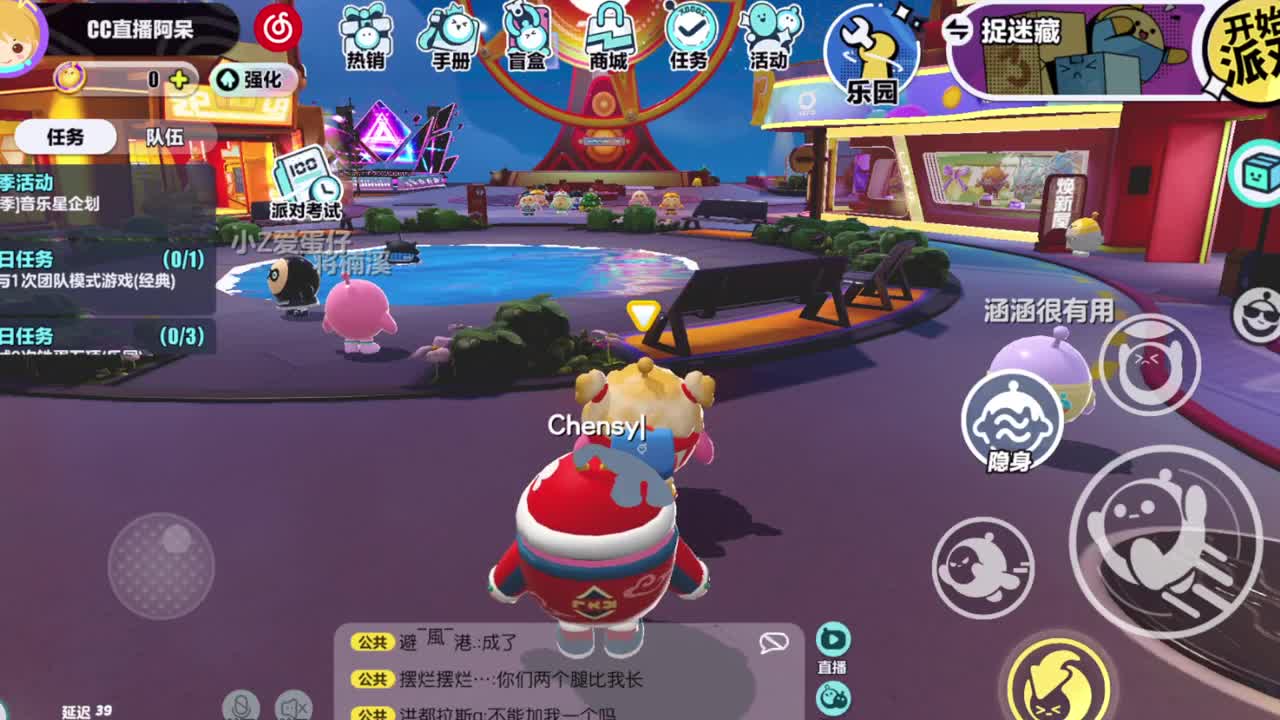This screenshot has height=720, width=1280.
Task: Open the 直播 live streaming feature
Action: pyautogui.click(x=831, y=640)
